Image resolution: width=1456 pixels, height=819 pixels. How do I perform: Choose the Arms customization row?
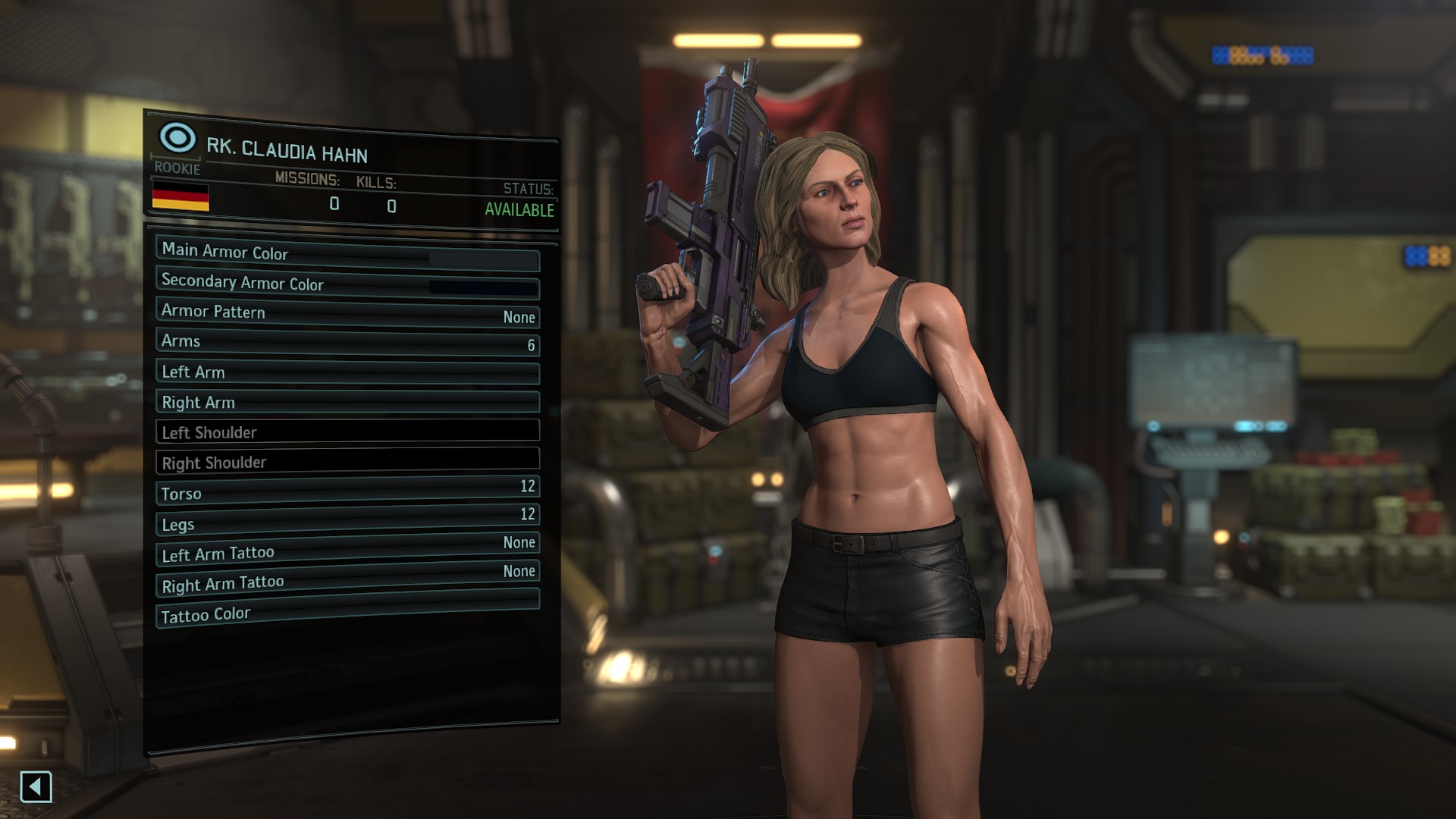(347, 343)
